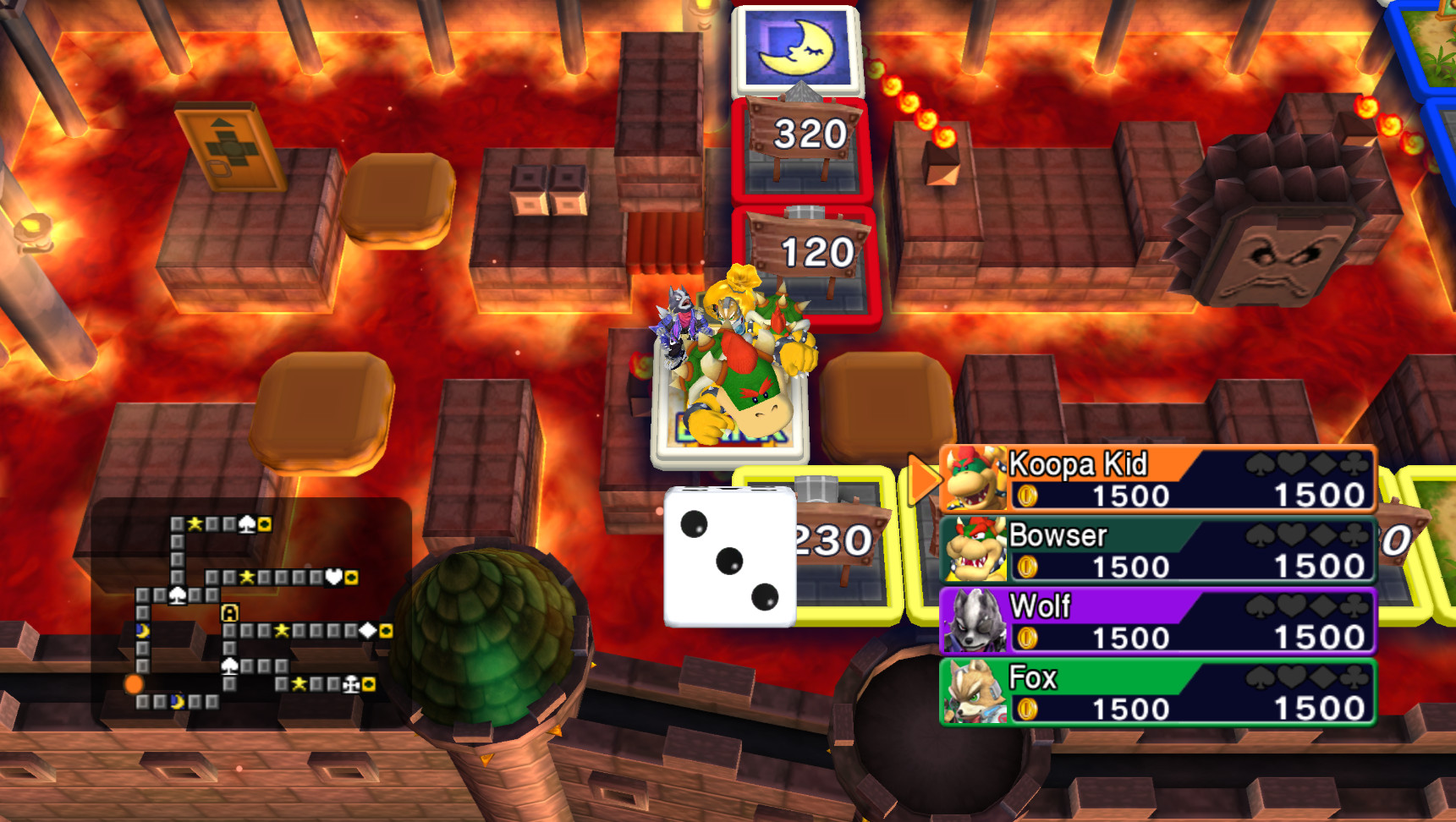
Task: Click the moon square on the minimap
Action: click(x=141, y=630)
